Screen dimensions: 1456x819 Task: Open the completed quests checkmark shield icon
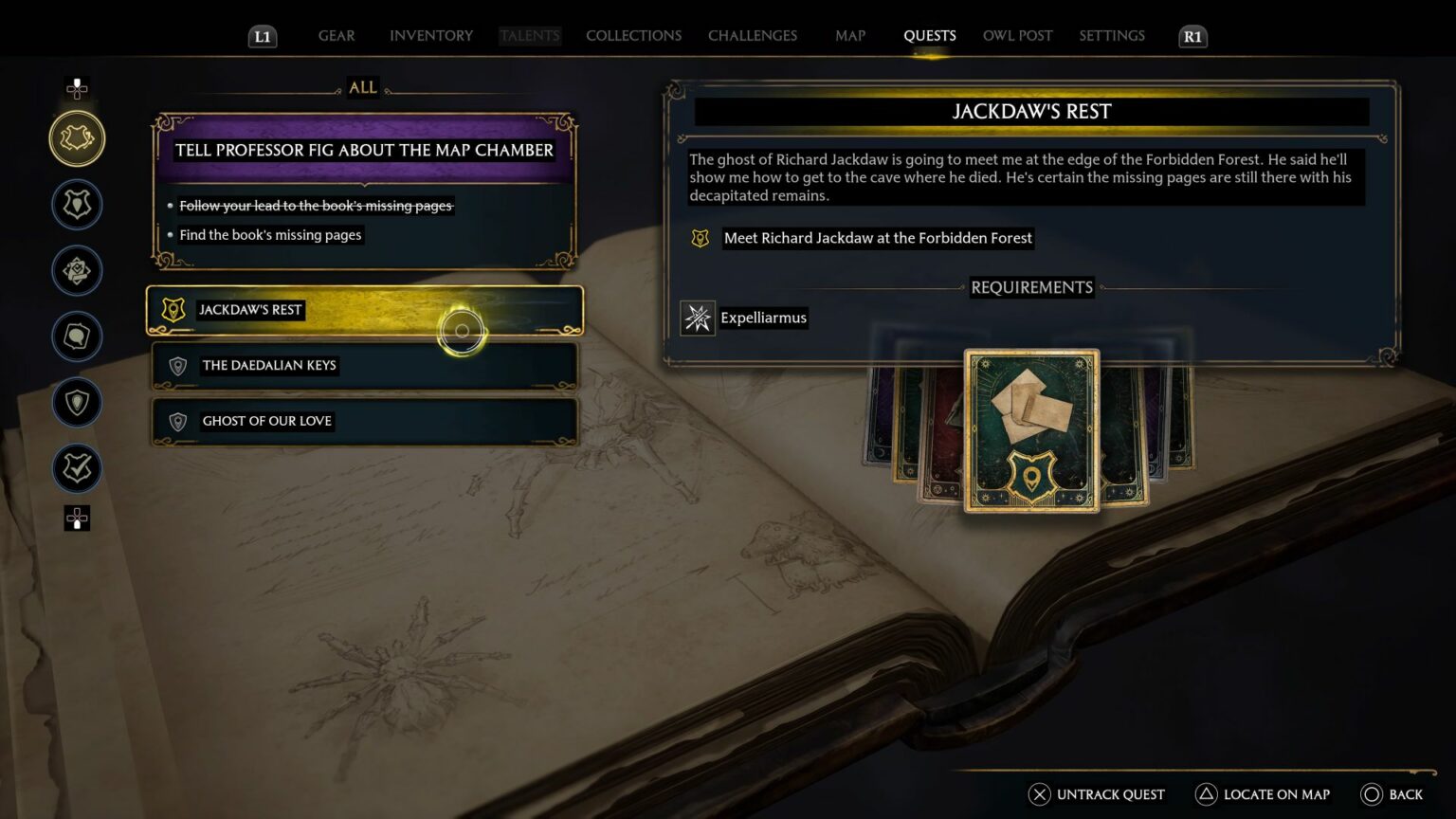tap(77, 468)
